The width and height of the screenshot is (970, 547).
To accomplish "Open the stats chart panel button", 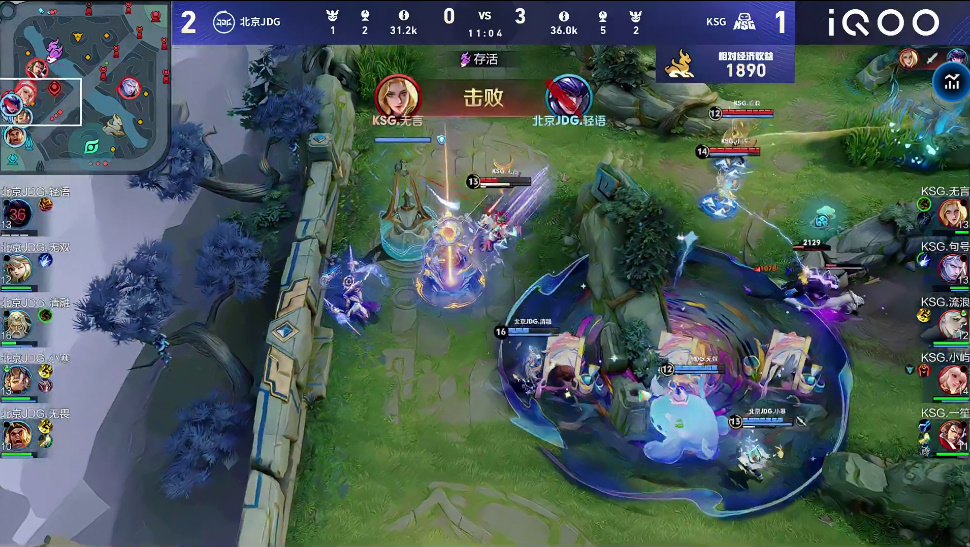I will (945, 82).
